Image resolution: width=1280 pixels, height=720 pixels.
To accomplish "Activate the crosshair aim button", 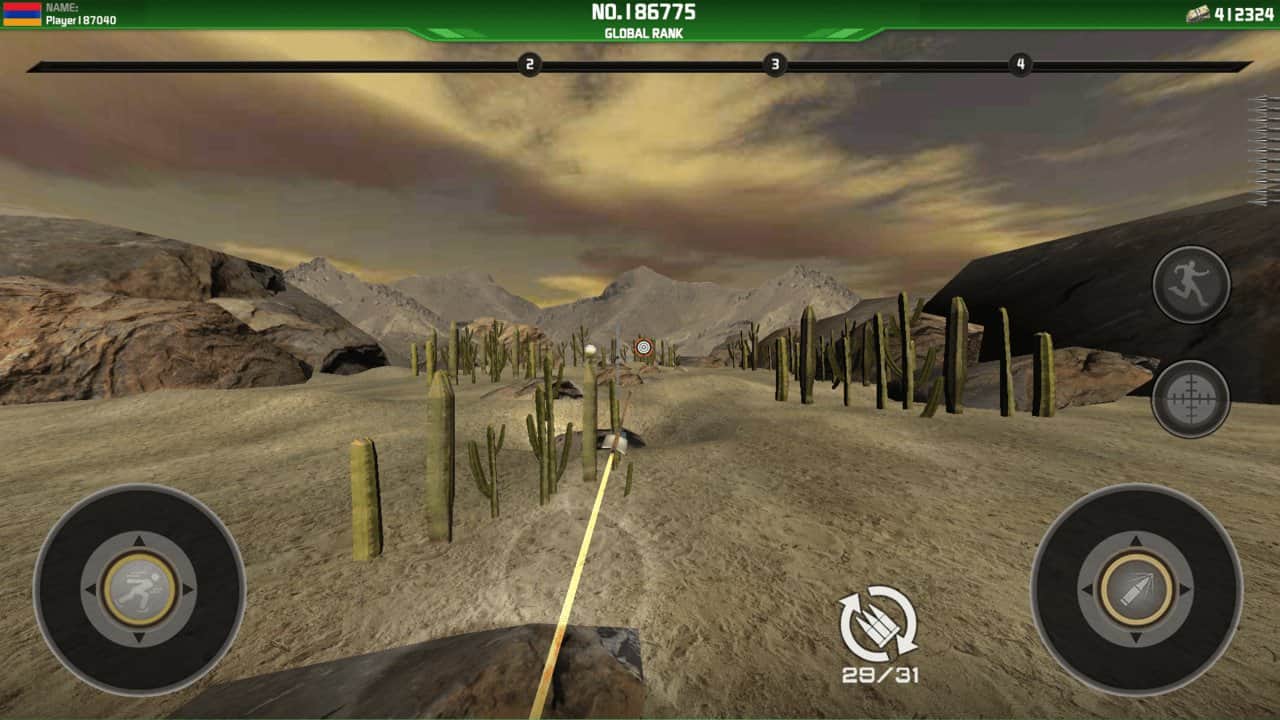I will [1190, 398].
